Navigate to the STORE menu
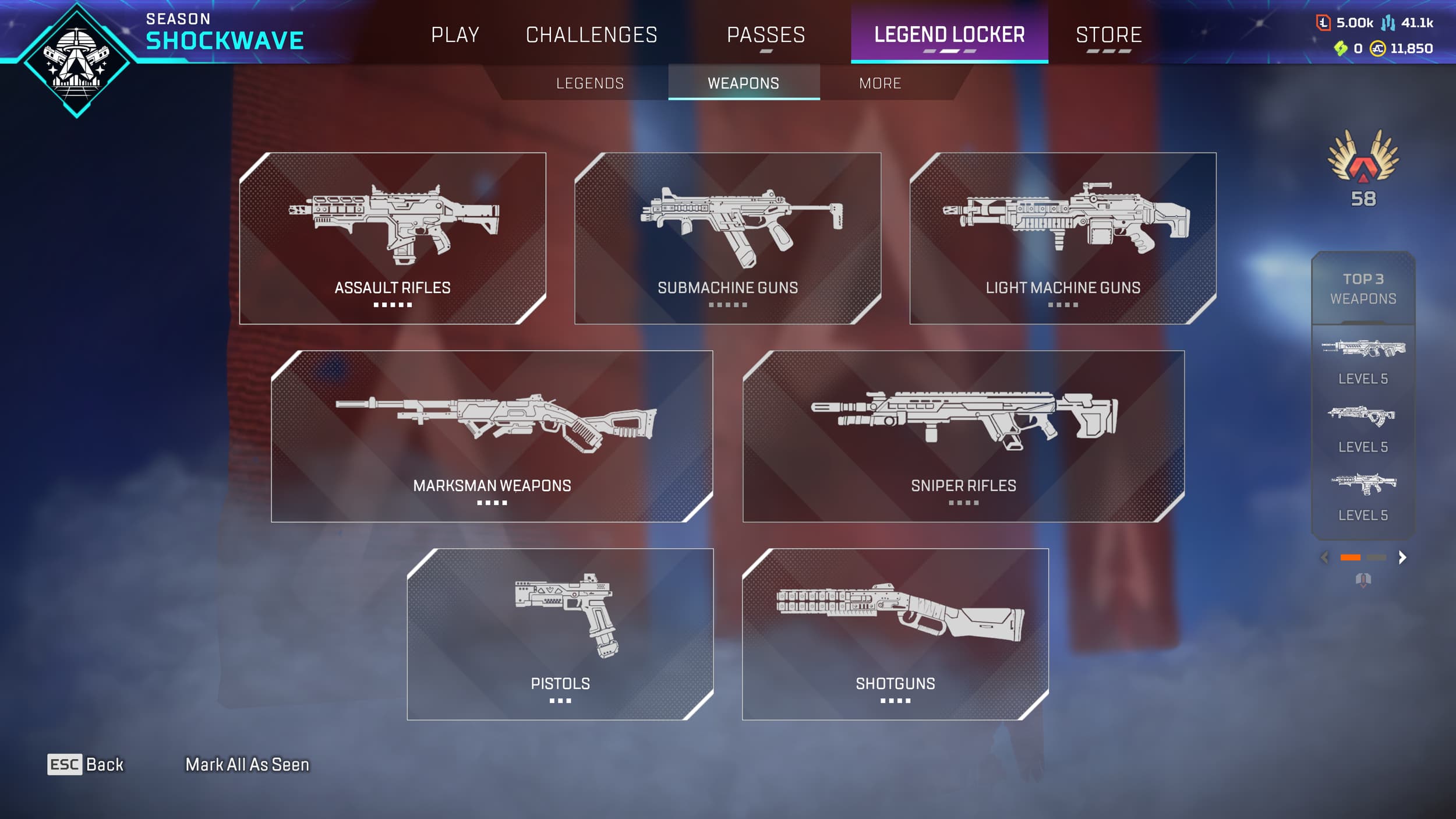 (1109, 35)
